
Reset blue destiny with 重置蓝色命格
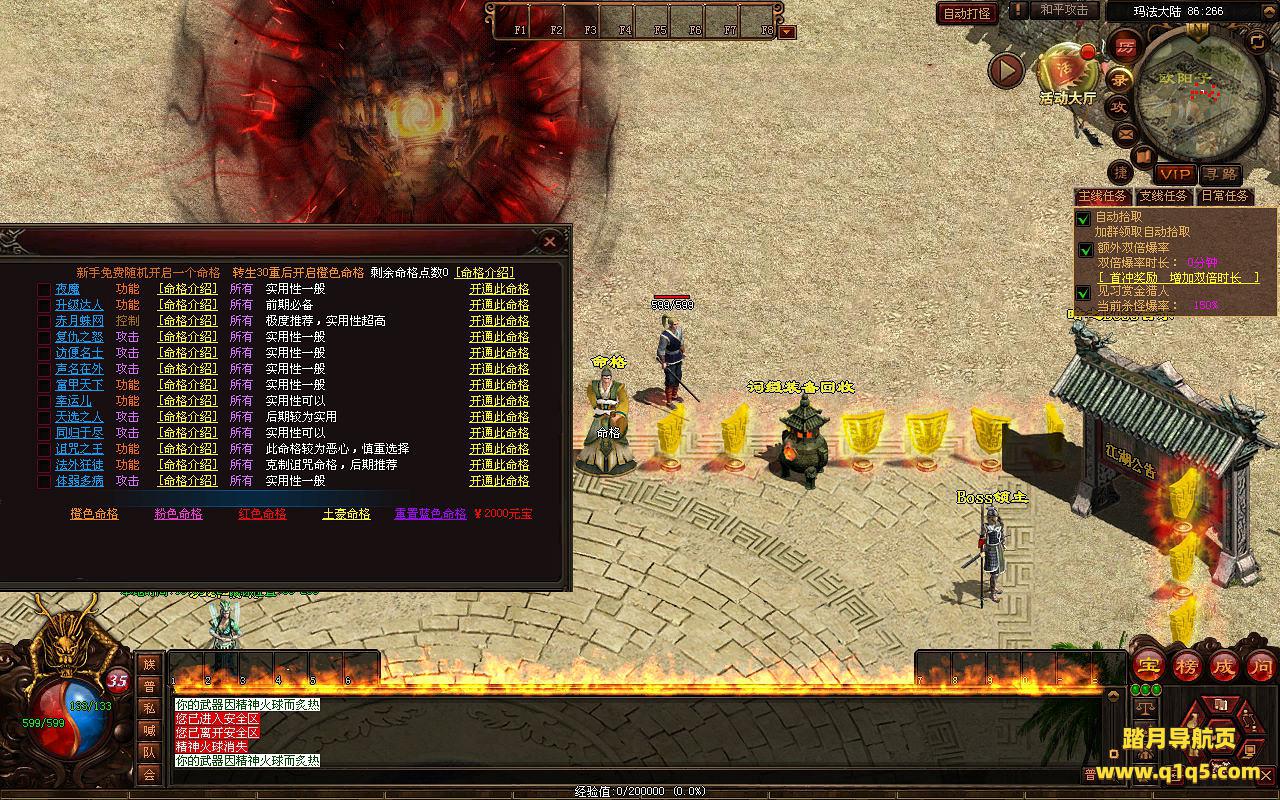point(430,514)
